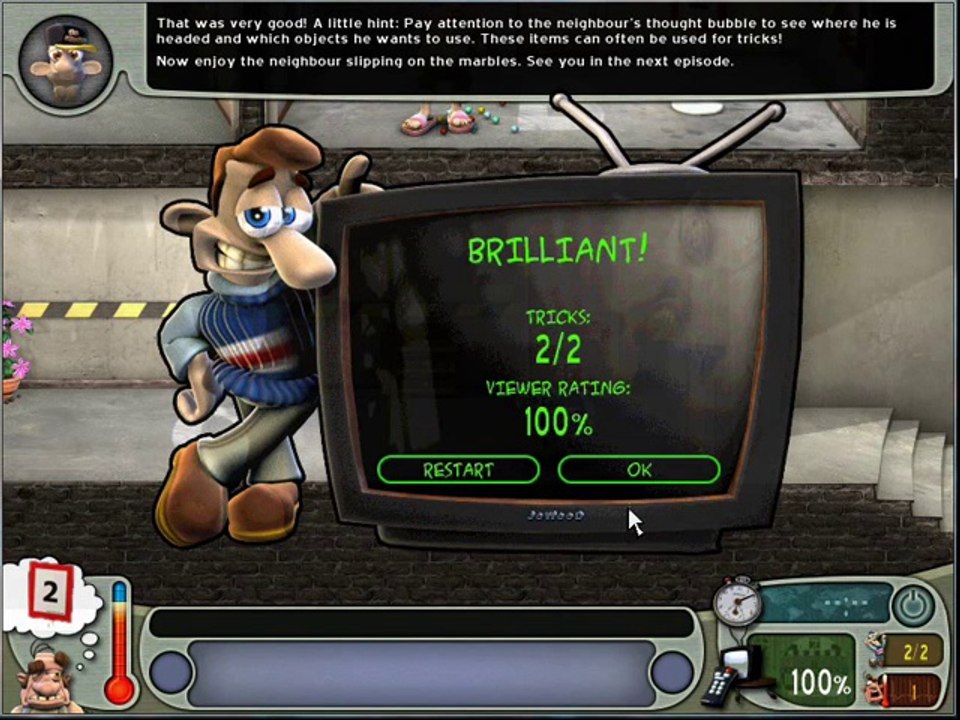
Task: Open the neighbour's thought bubble
Action: click(x=50, y=596)
